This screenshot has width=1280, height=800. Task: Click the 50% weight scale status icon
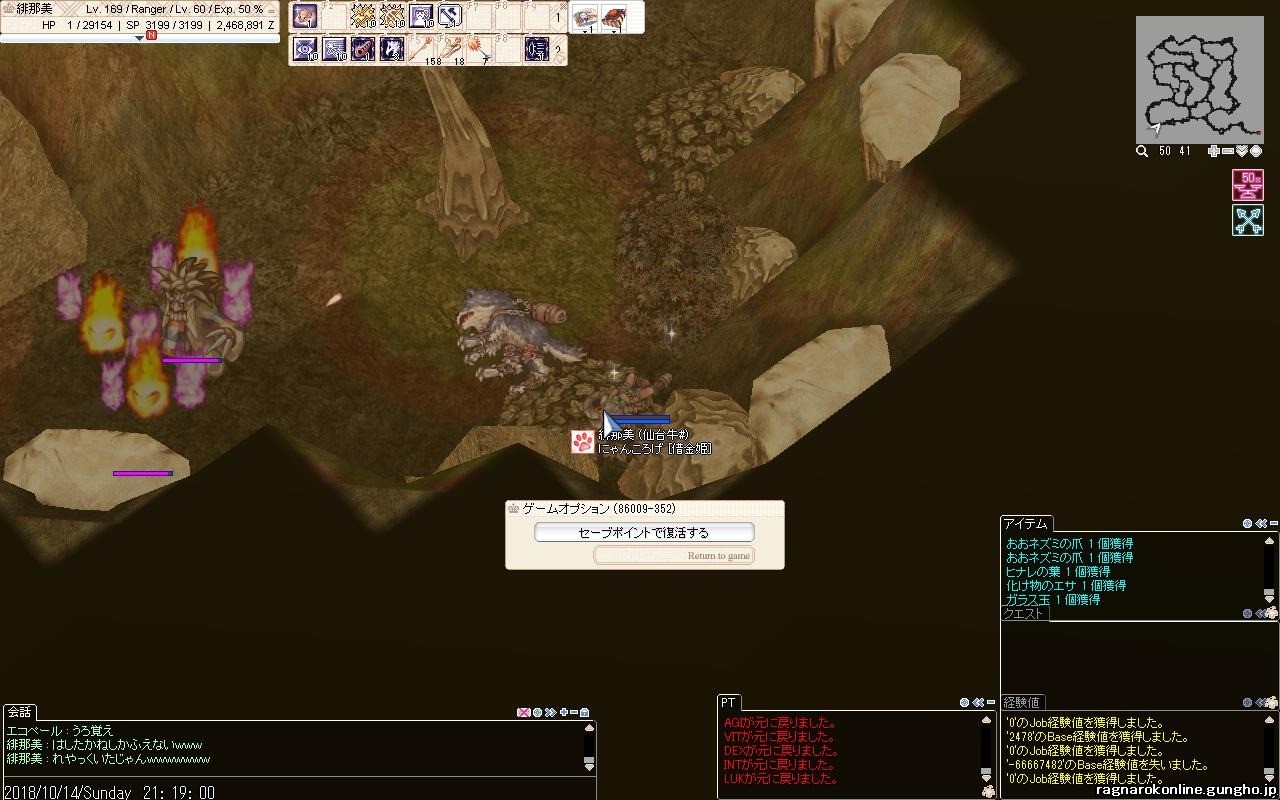pos(1248,185)
